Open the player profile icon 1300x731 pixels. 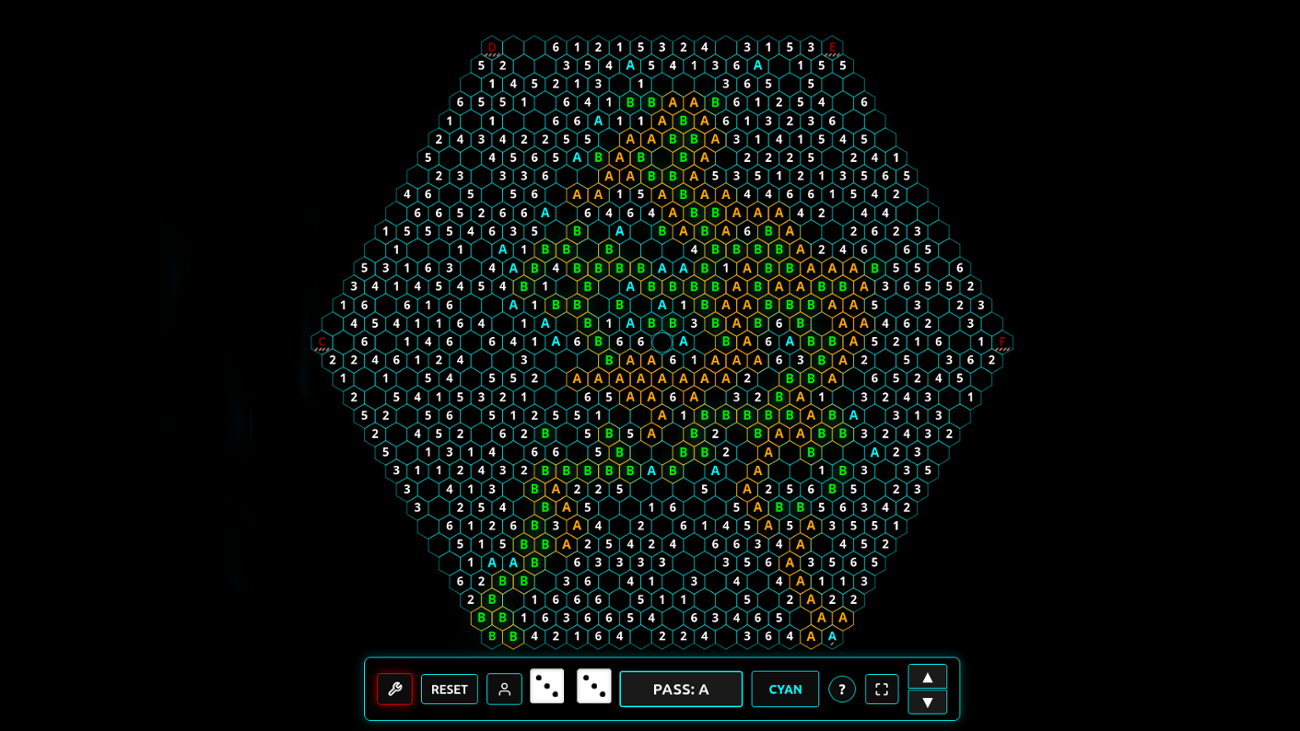point(504,689)
